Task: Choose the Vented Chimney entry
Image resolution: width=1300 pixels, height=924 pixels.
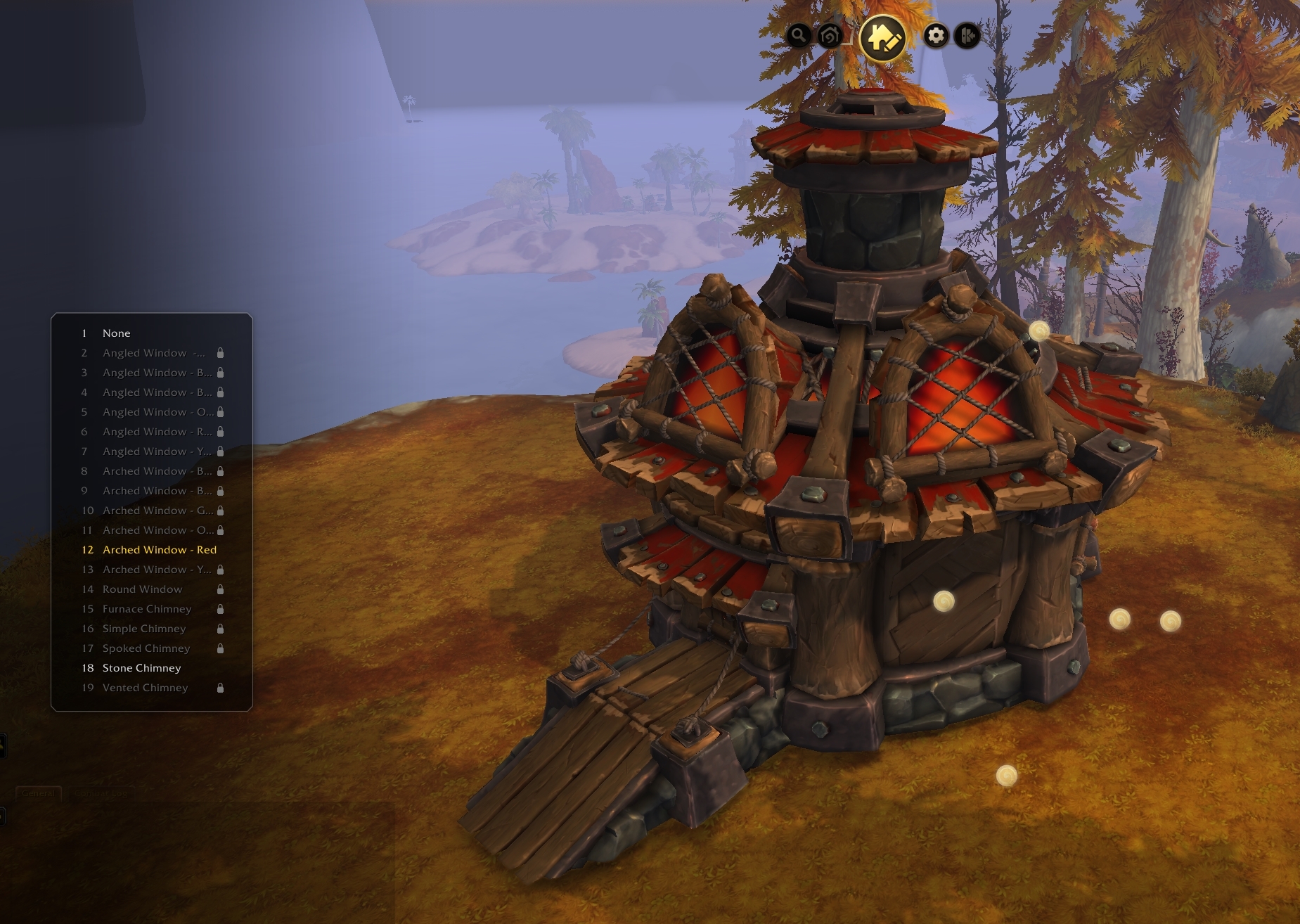Action: click(145, 688)
